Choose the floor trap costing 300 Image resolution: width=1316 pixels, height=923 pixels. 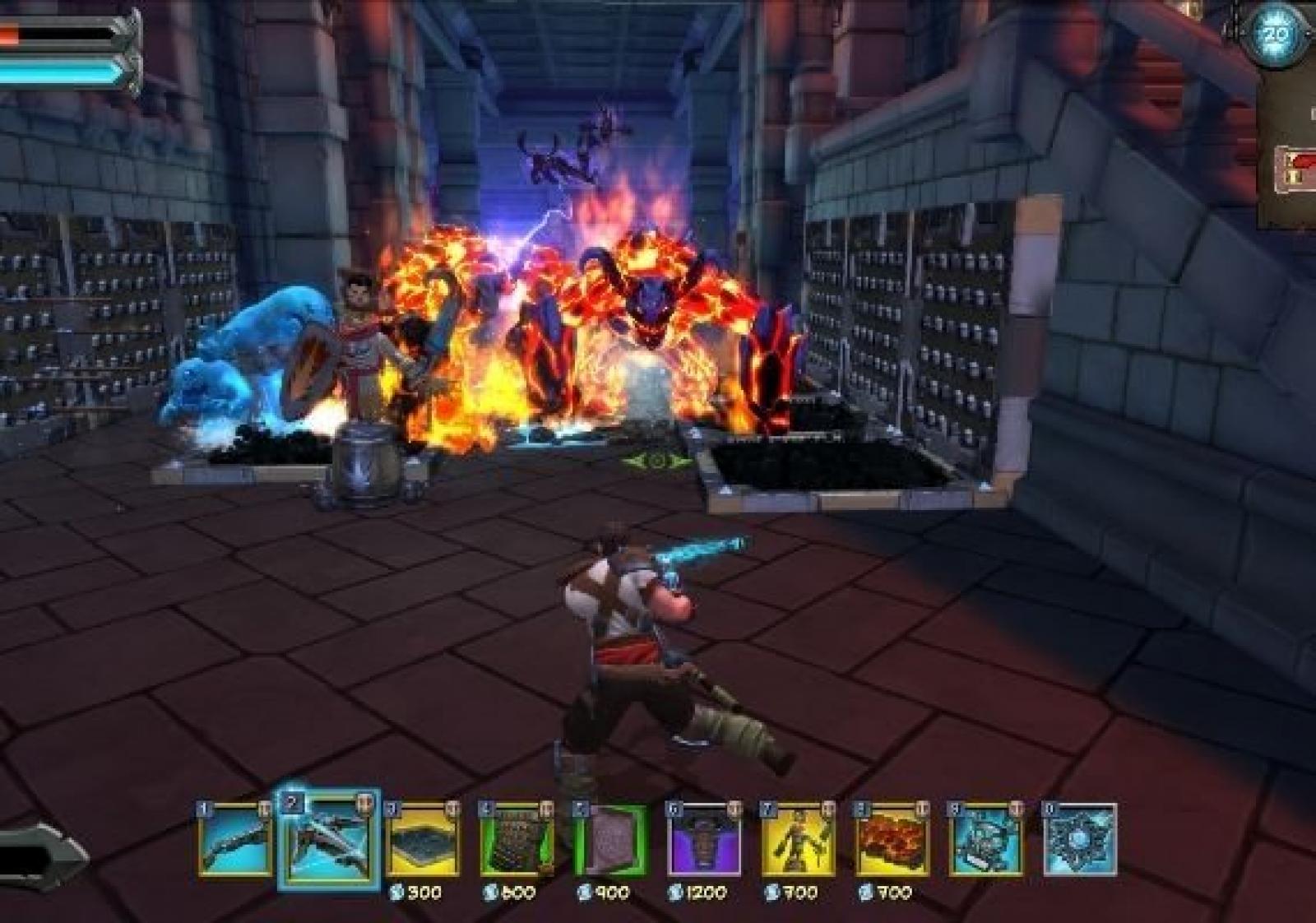coord(423,840)
